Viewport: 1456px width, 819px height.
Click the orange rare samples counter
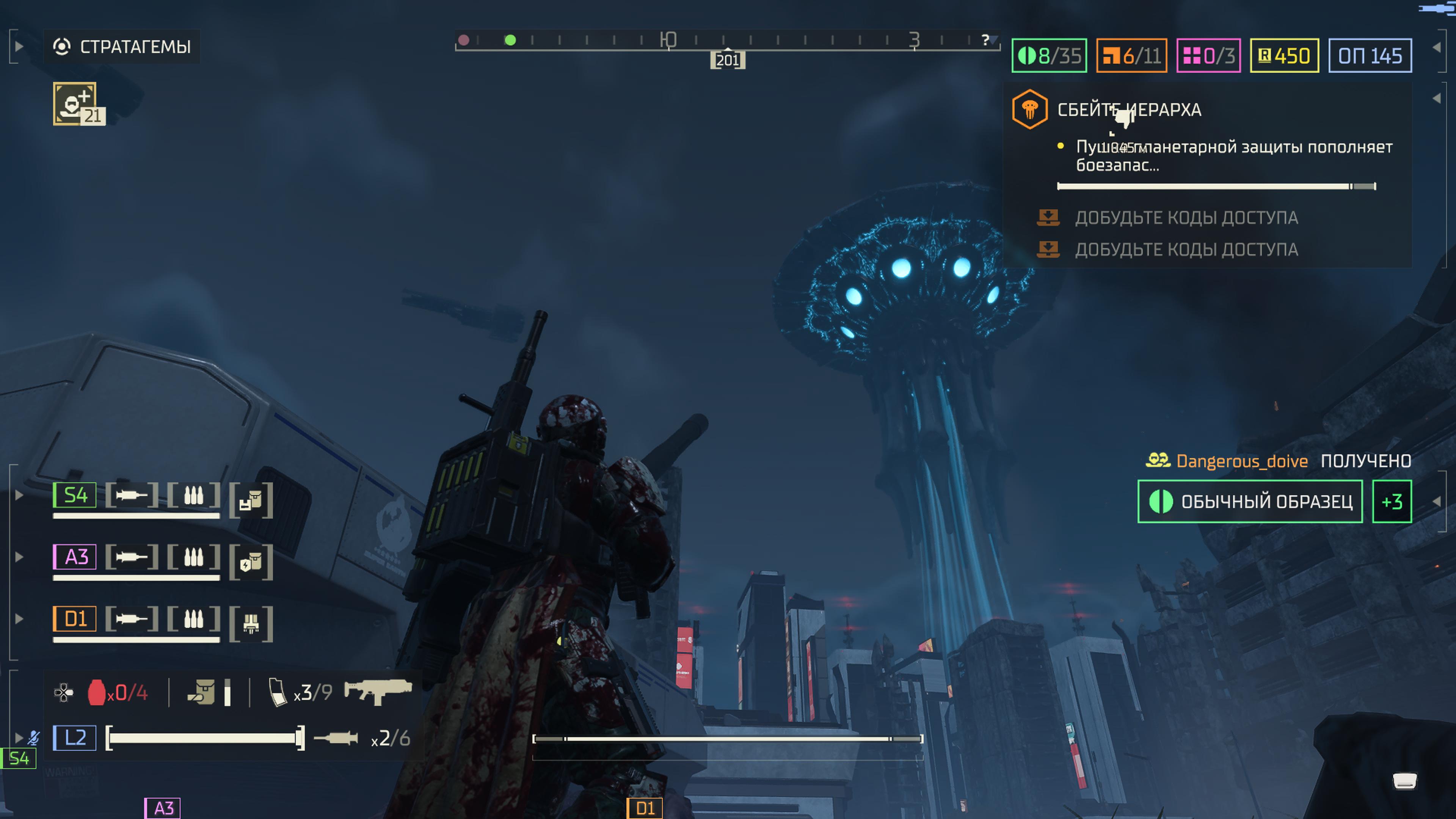[1131, 55]
